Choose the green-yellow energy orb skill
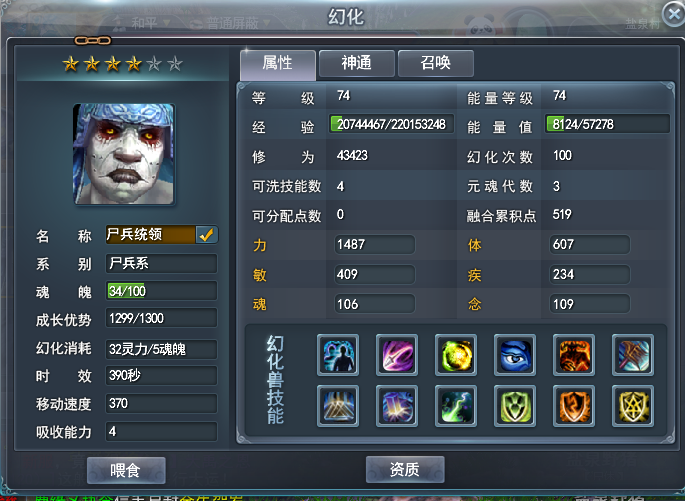 click(x=455, y=355)
